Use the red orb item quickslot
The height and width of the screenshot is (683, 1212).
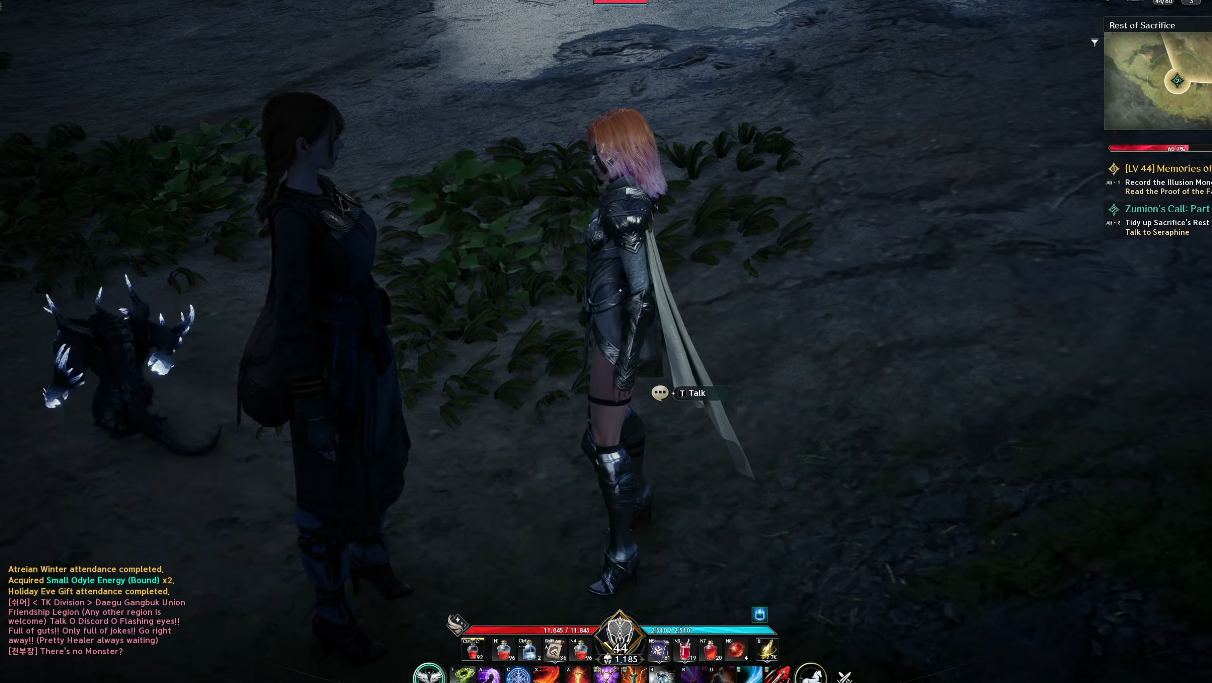click(x=737, y=651)
